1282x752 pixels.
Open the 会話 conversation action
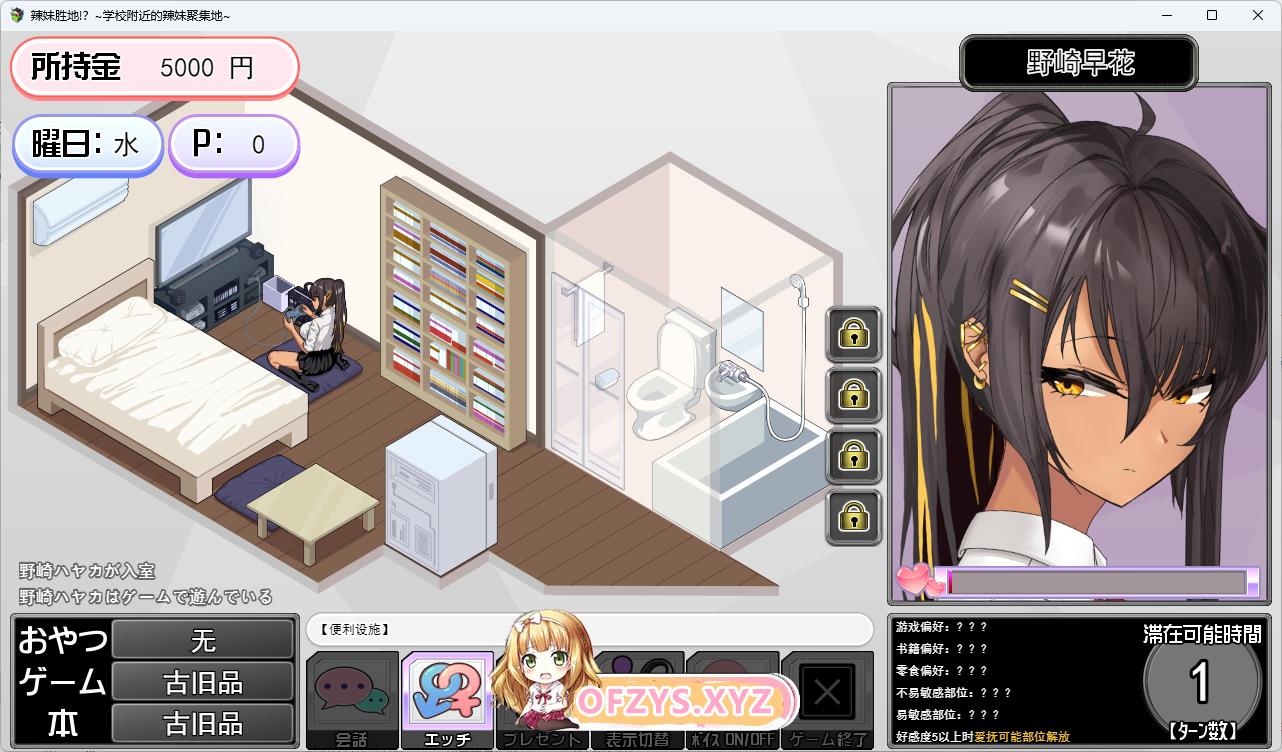(352, 699)
